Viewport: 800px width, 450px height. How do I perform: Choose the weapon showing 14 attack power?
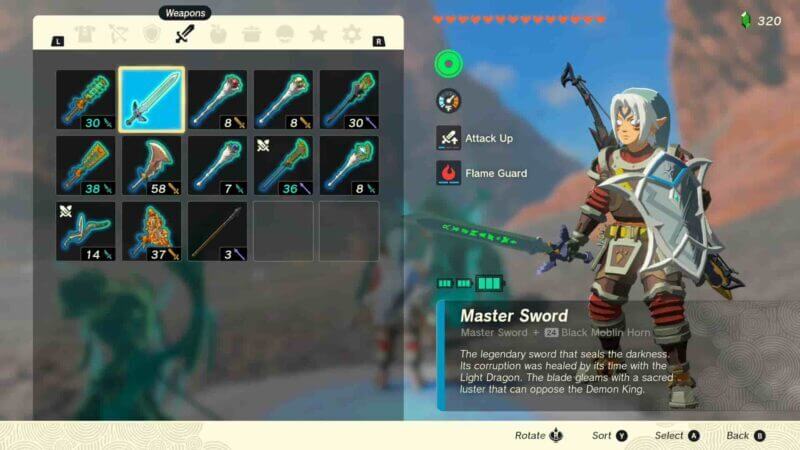[x=85, y=231]
